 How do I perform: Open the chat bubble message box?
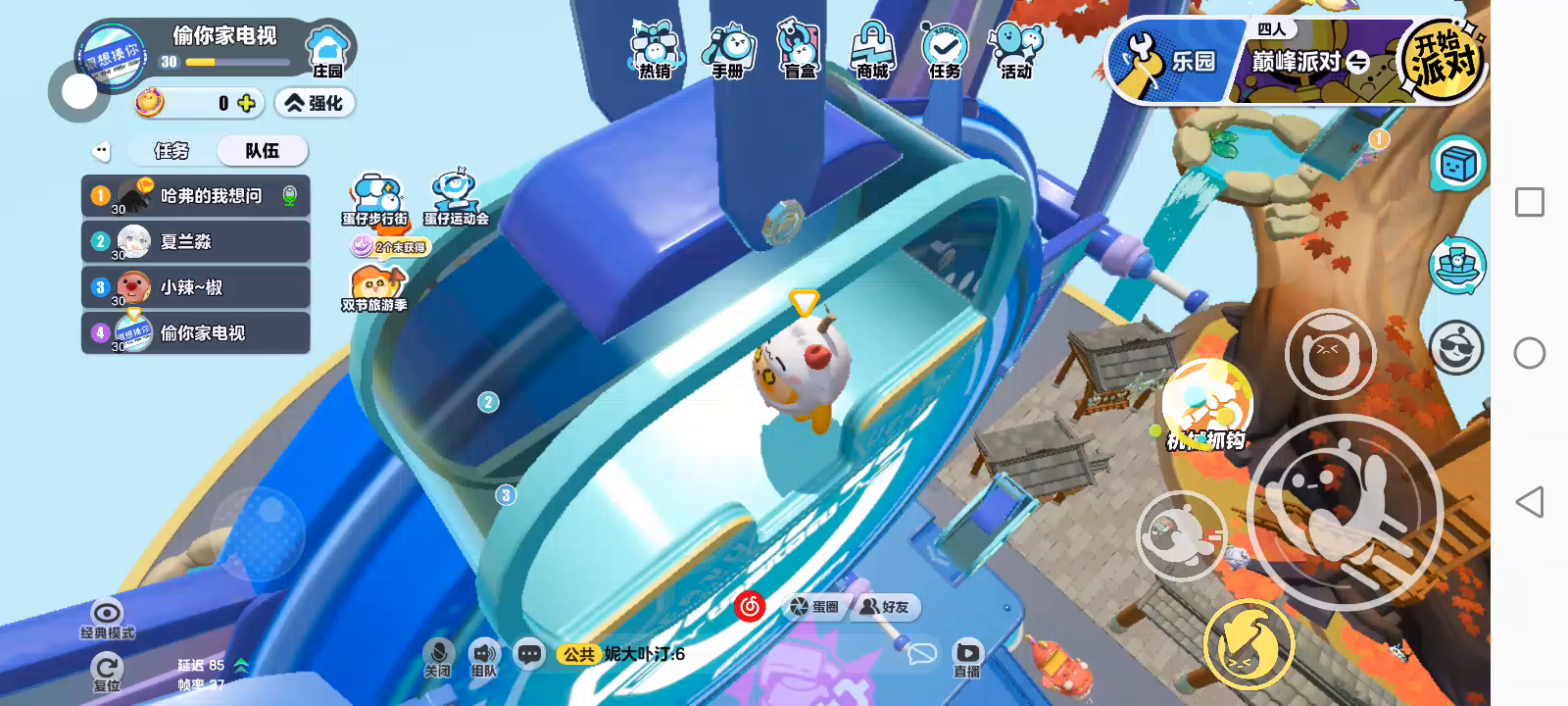[530, 654]
